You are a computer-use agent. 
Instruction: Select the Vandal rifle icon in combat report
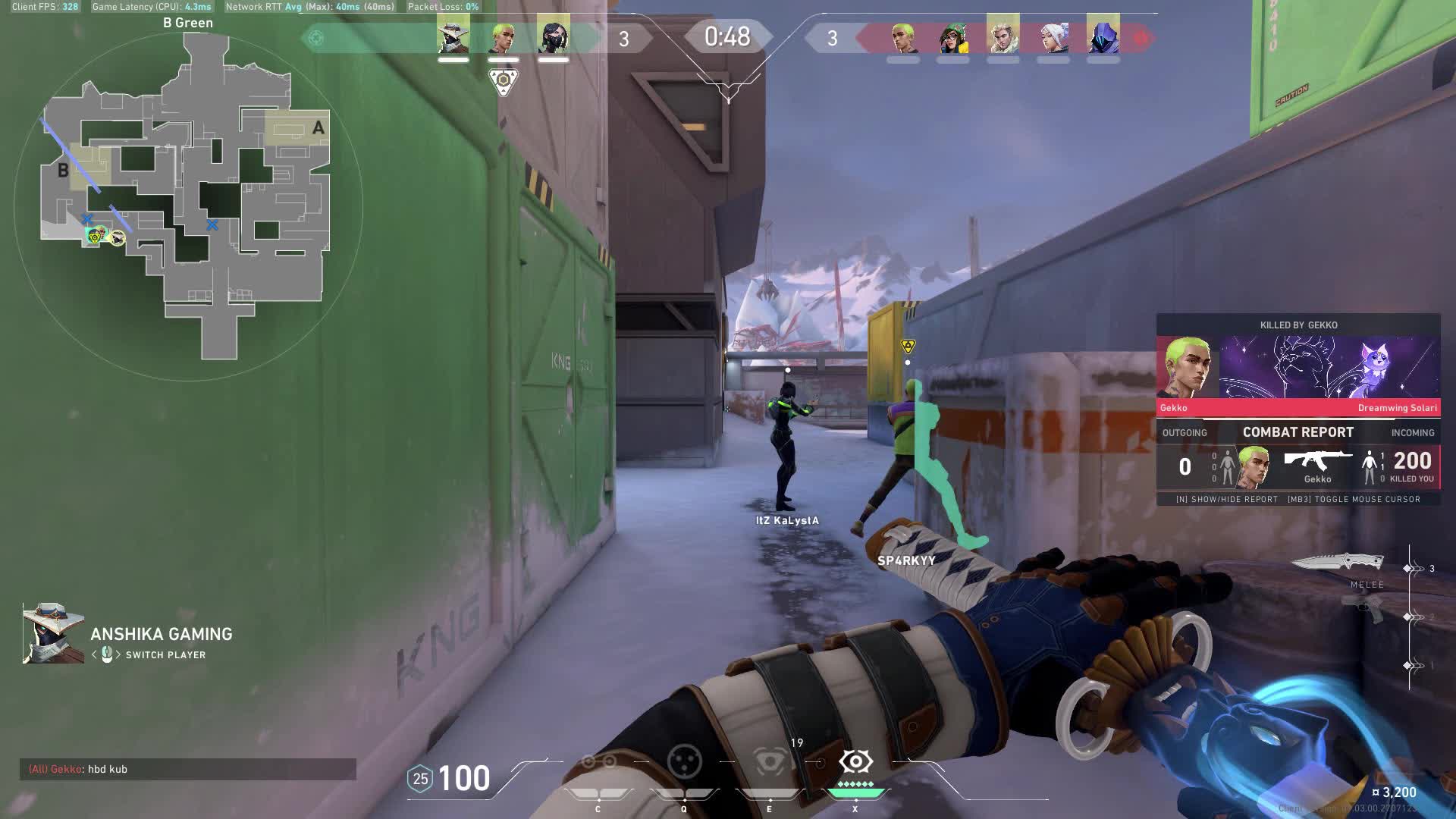(x=1317, y=460)
